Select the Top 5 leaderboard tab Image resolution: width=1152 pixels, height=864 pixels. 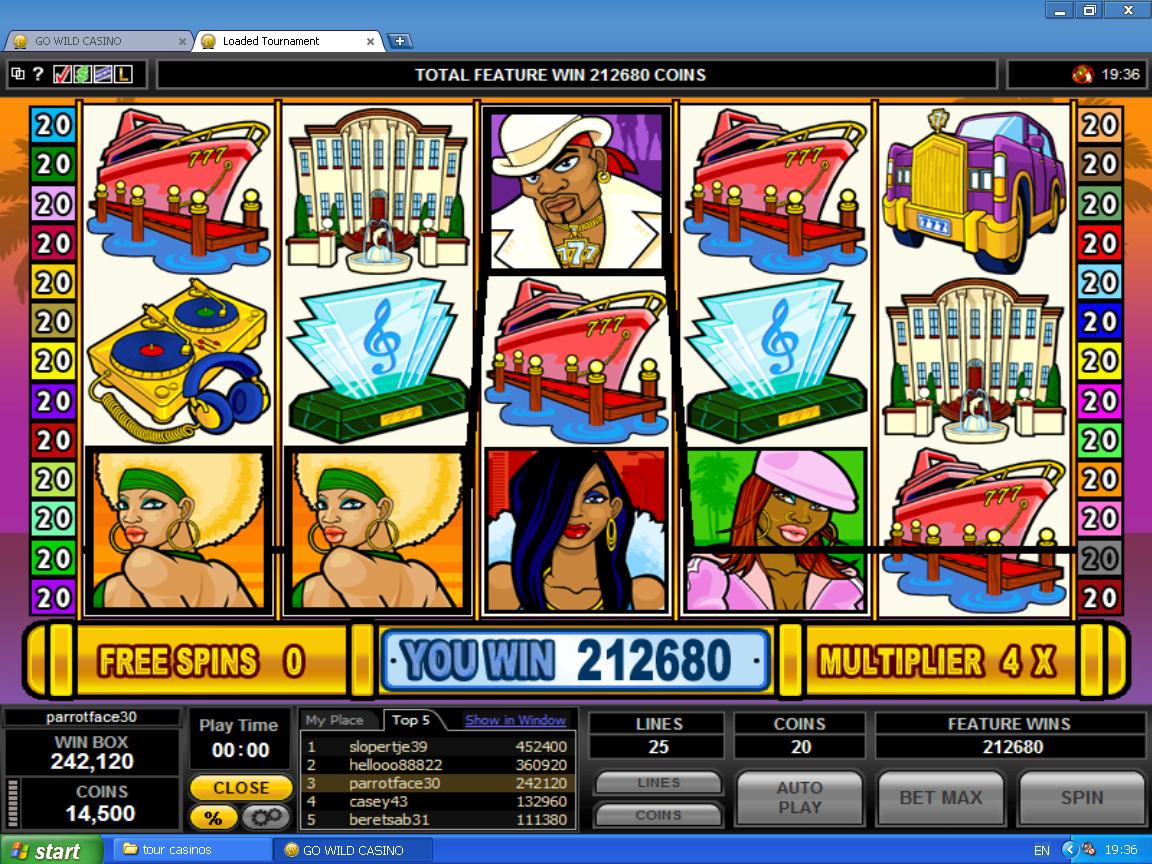click(411, 720)
